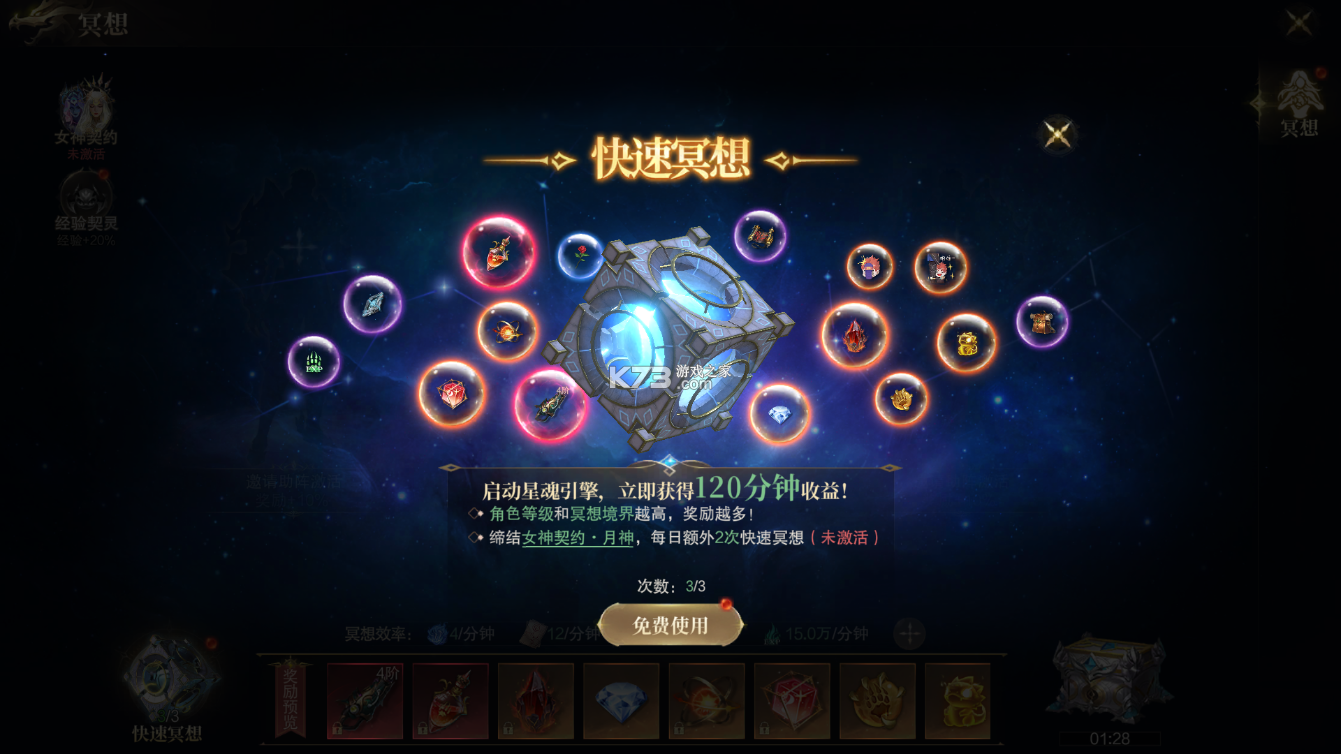Select the 经验契灵 spirit icon
The image size is (1341, 754).
(85, 195)
